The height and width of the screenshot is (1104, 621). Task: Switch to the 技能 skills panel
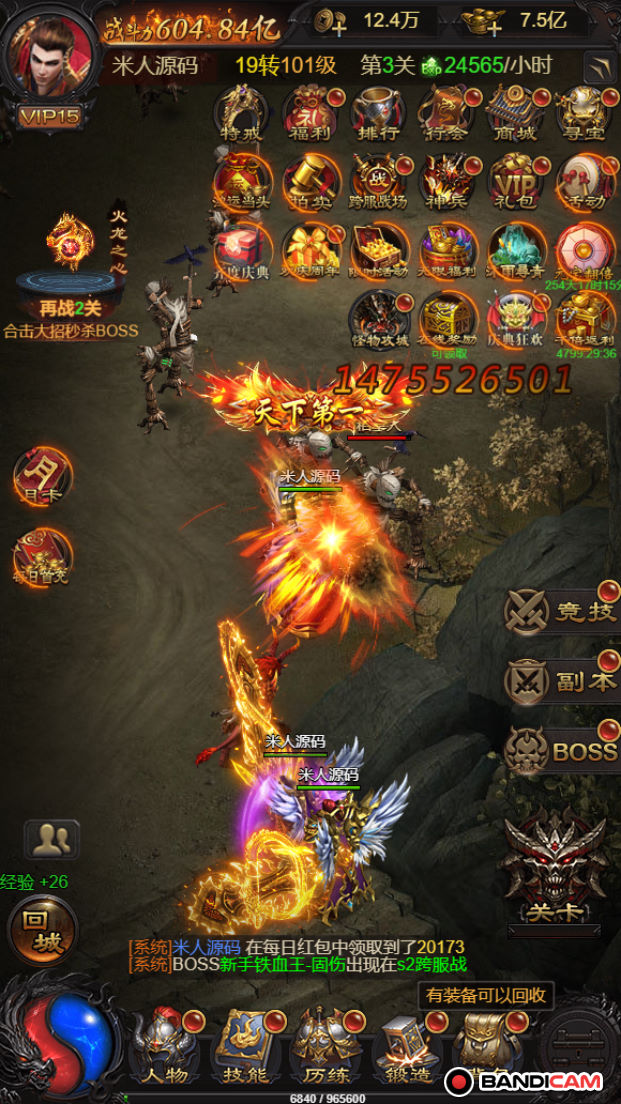pyautogui.click(x=244, y=1045)
